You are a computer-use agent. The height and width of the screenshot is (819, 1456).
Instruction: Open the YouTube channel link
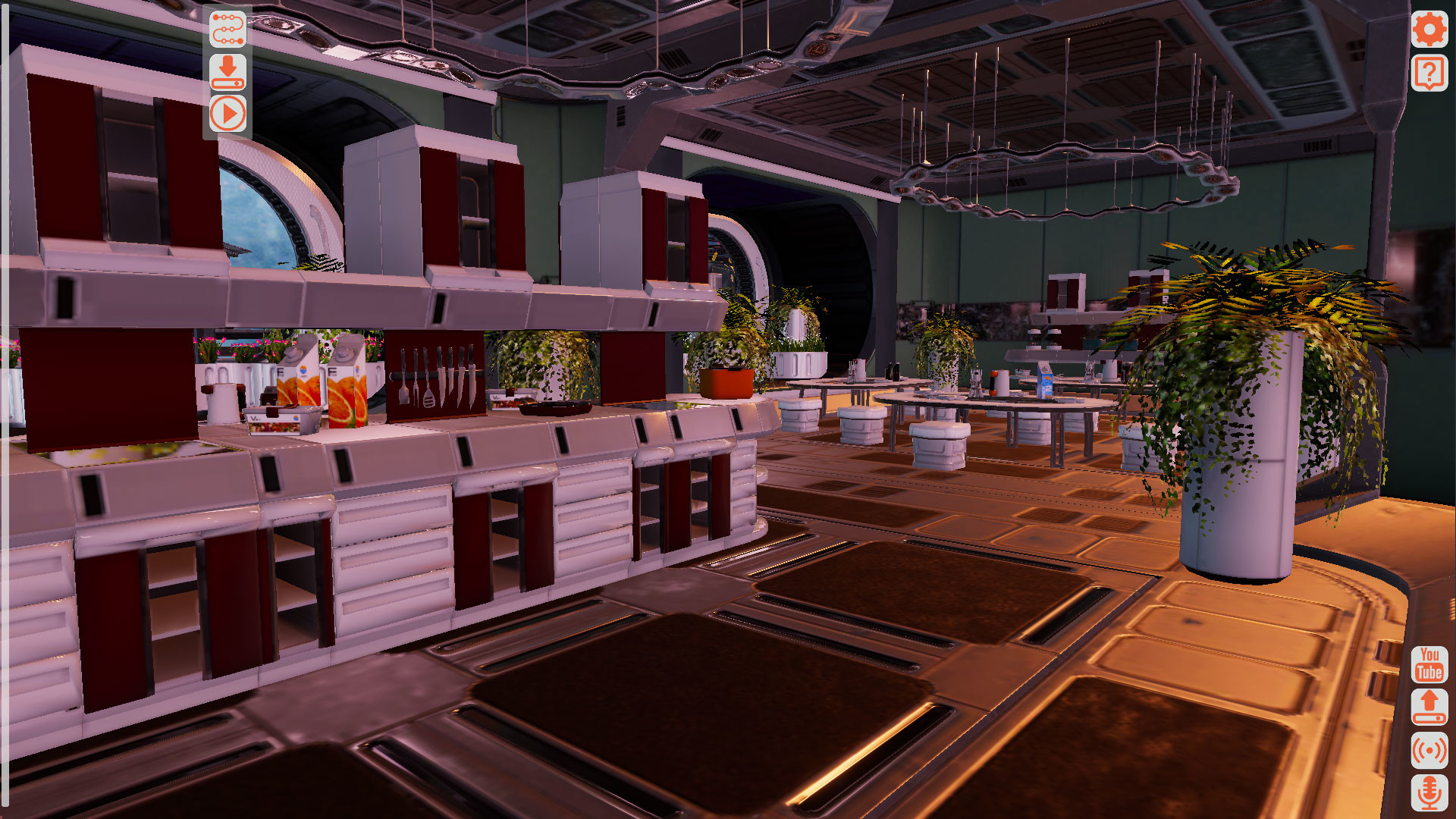[1429, 666]
